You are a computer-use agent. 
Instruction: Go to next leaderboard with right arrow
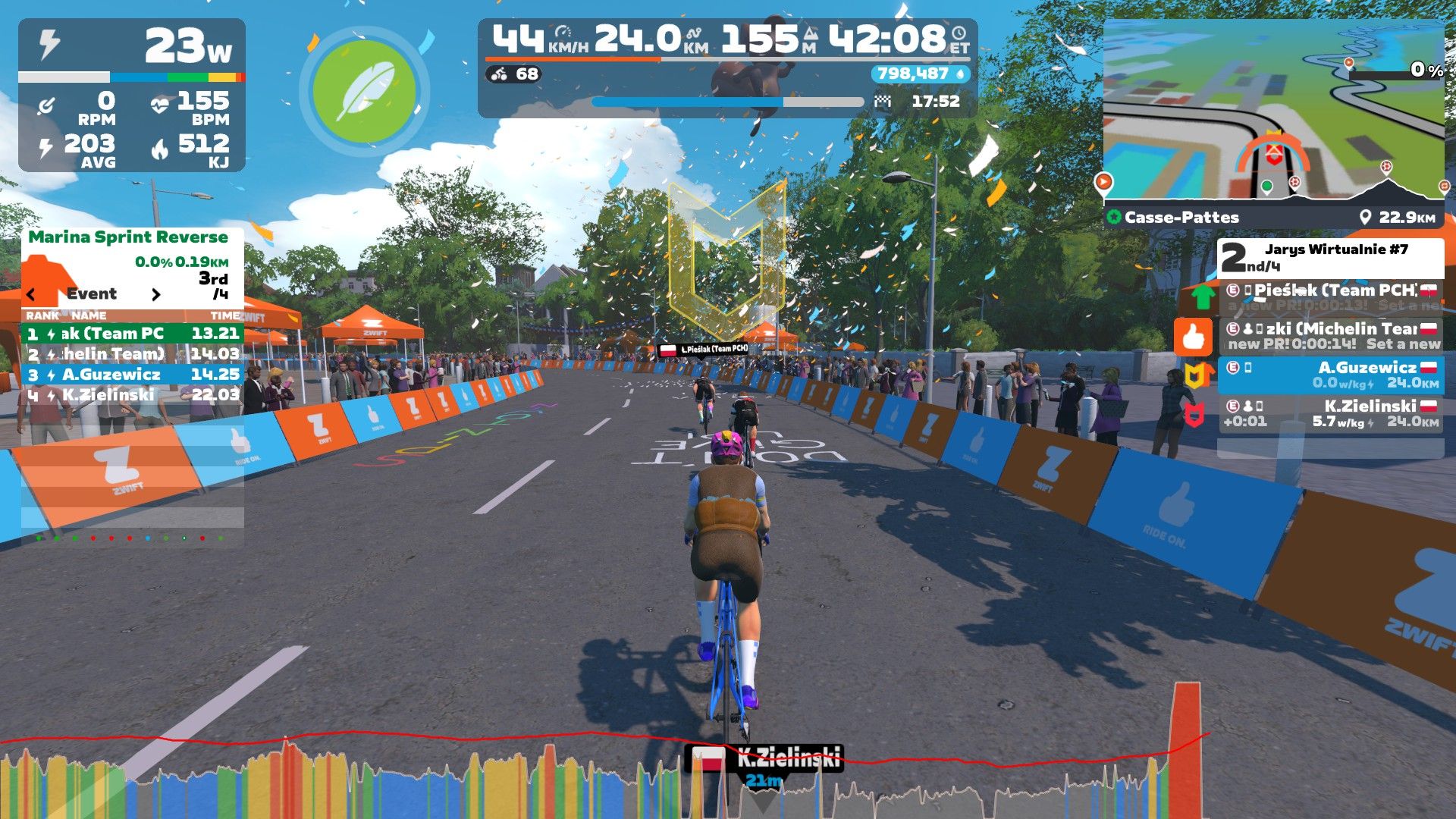[x=156, y=294]
